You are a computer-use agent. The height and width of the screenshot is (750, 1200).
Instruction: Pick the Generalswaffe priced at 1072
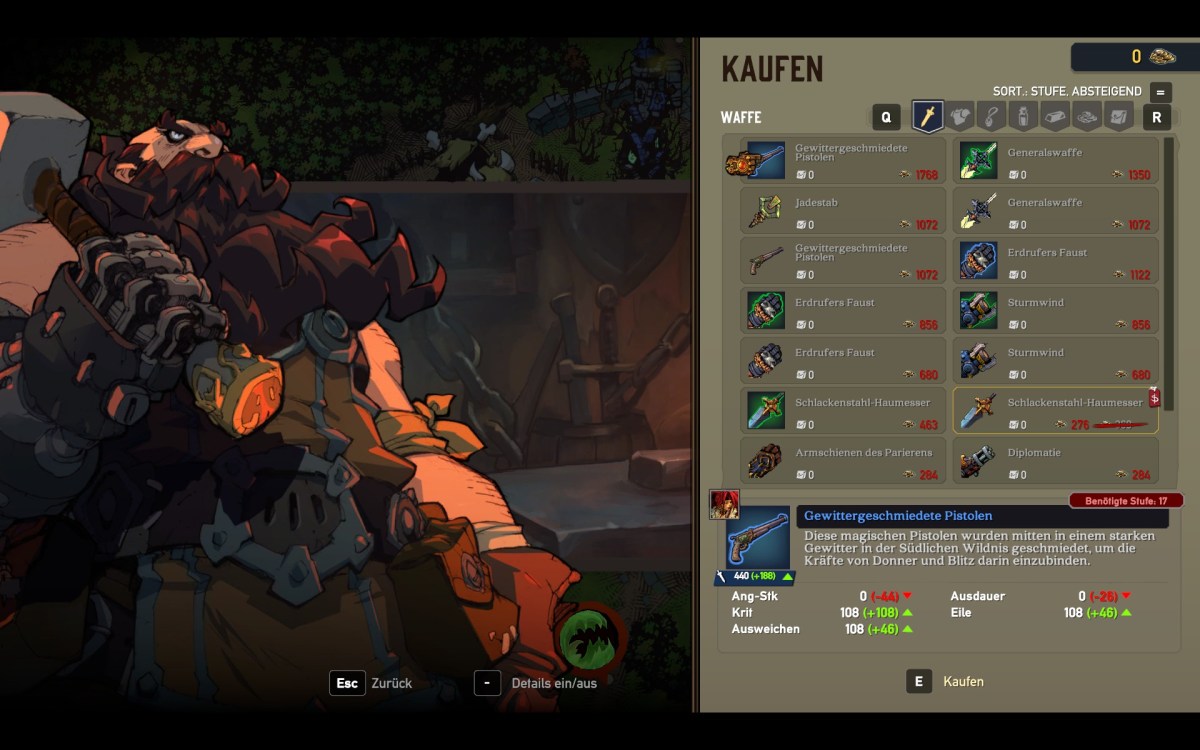1055,211
